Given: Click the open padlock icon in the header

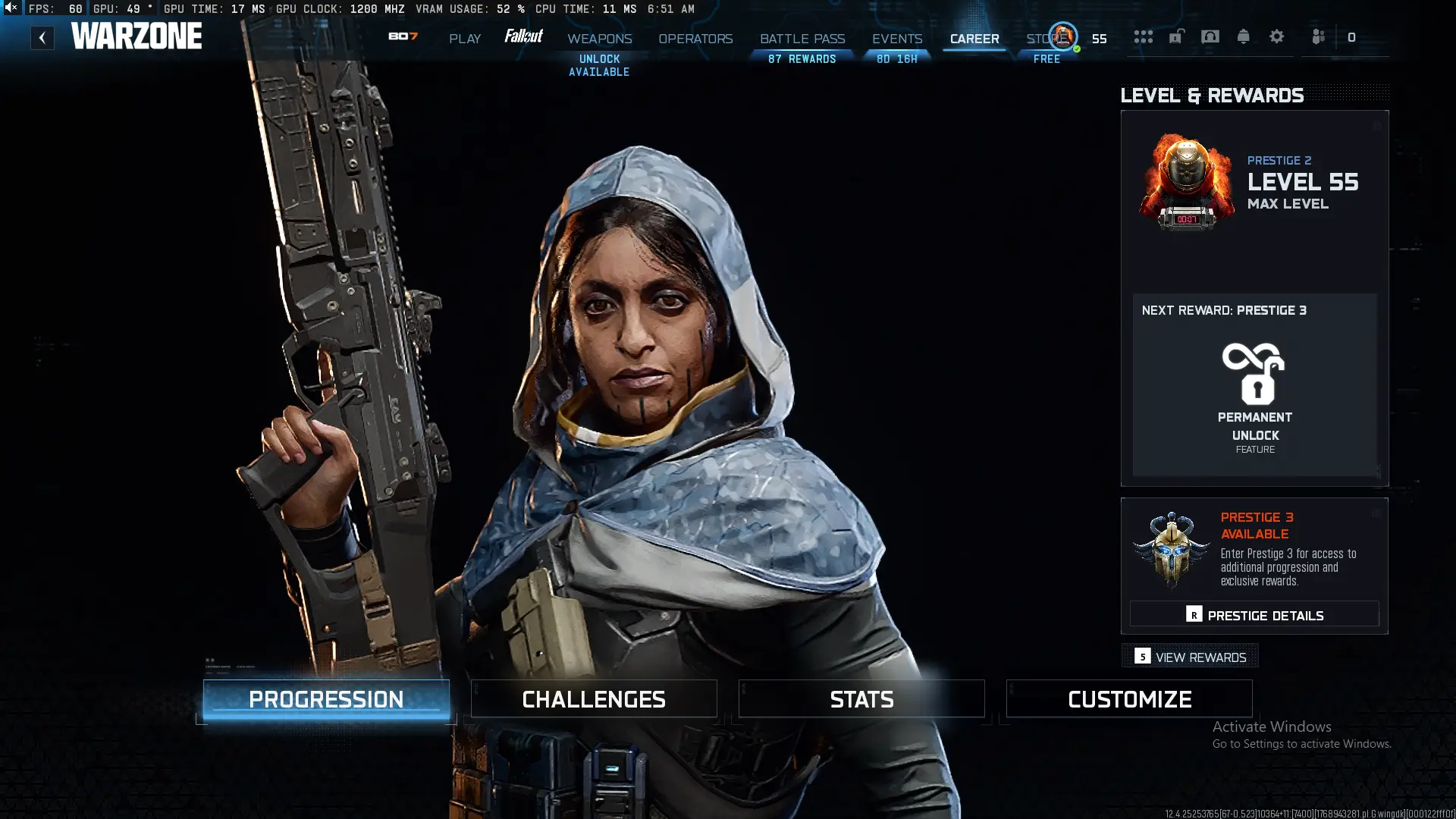Looking at the screenshot, I should [1176, 36].
